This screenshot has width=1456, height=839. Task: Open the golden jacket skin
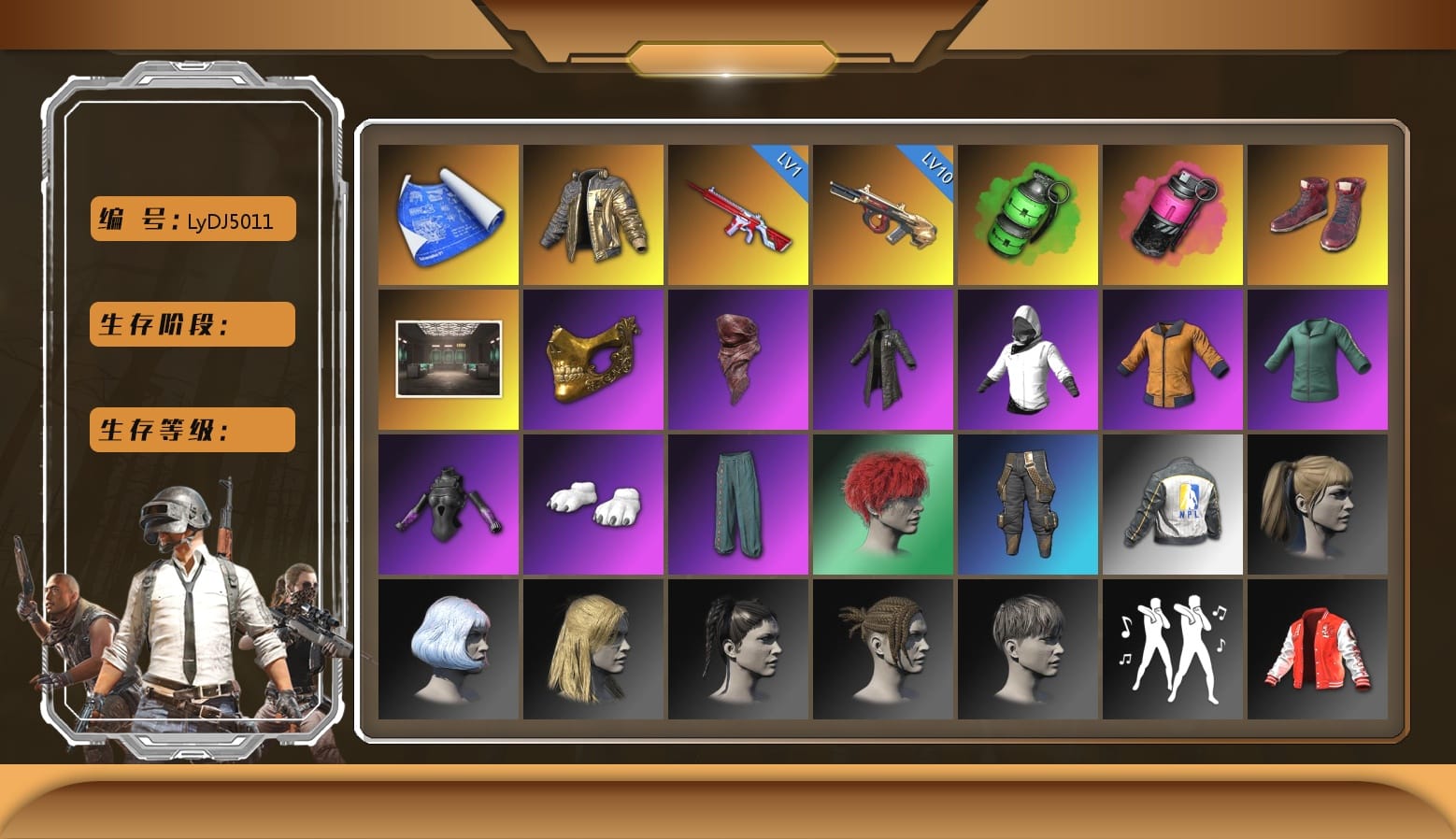pos(593,213)
